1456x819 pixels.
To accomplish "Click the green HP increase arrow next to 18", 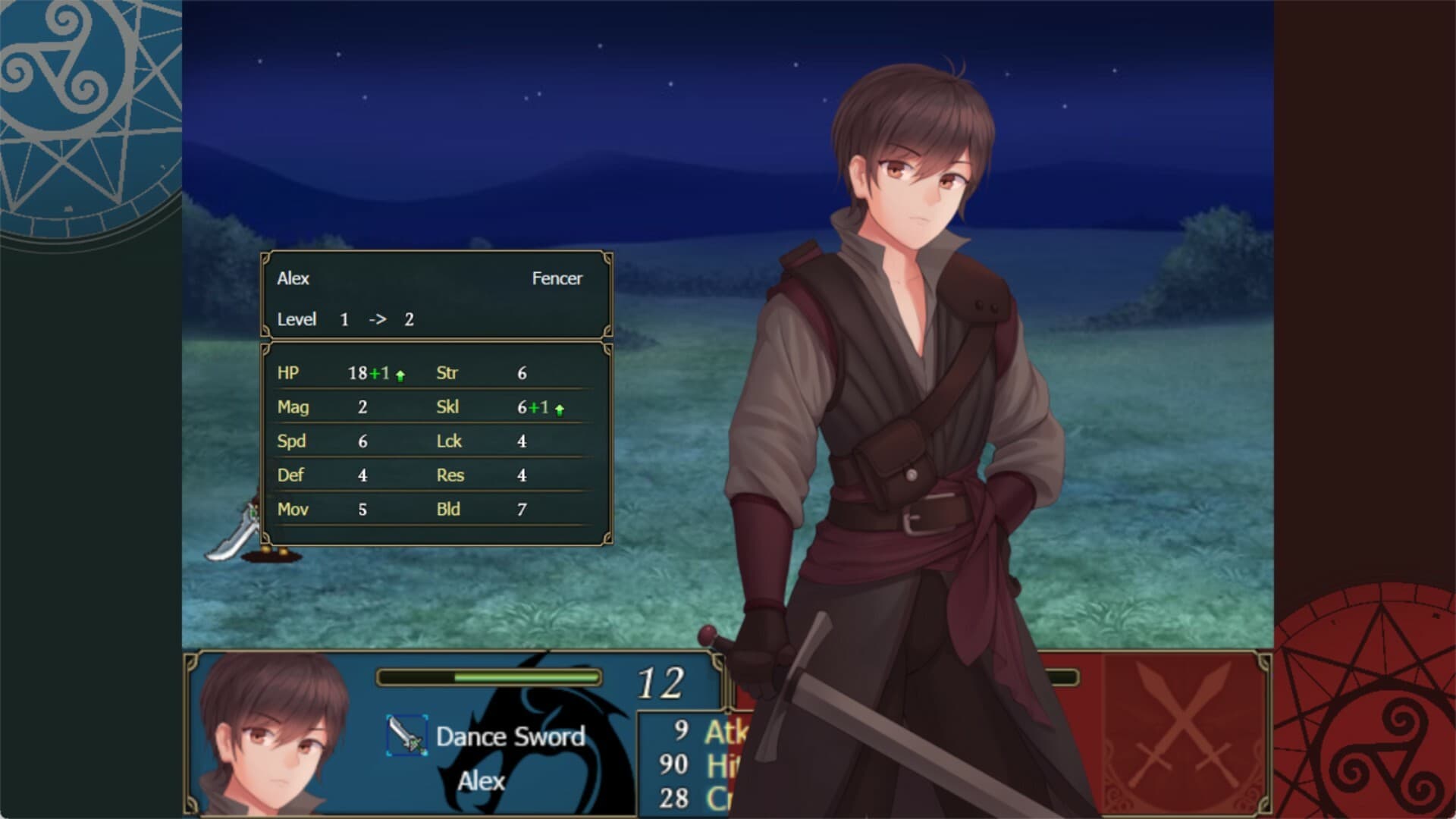I will click(x=400, y=374).
